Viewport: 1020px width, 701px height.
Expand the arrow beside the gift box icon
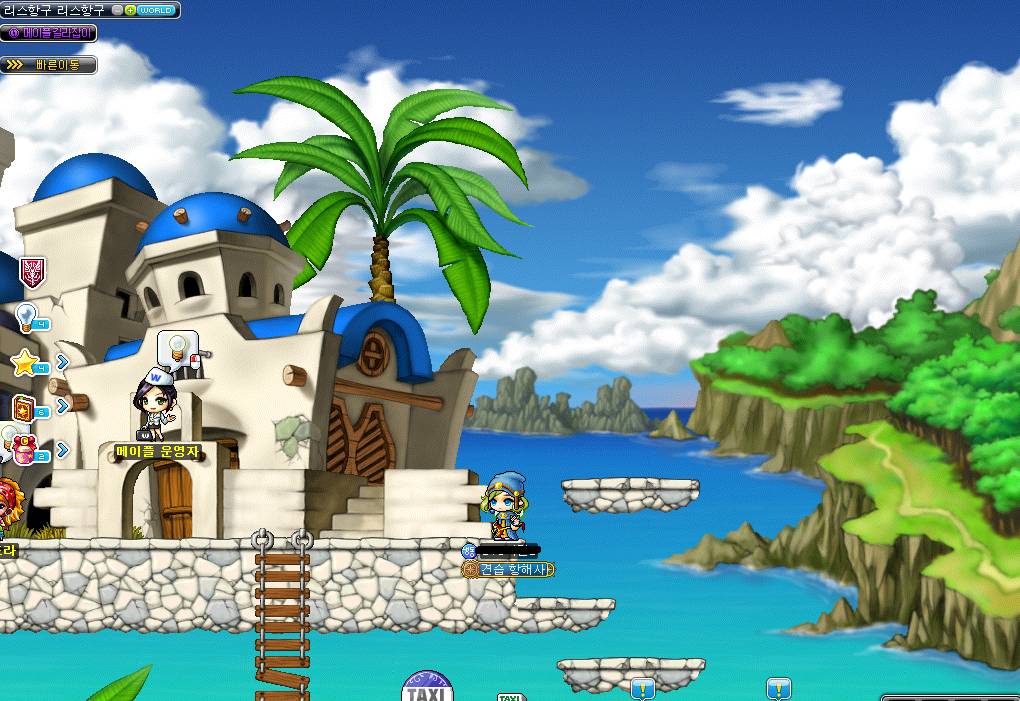coord(62,450)
